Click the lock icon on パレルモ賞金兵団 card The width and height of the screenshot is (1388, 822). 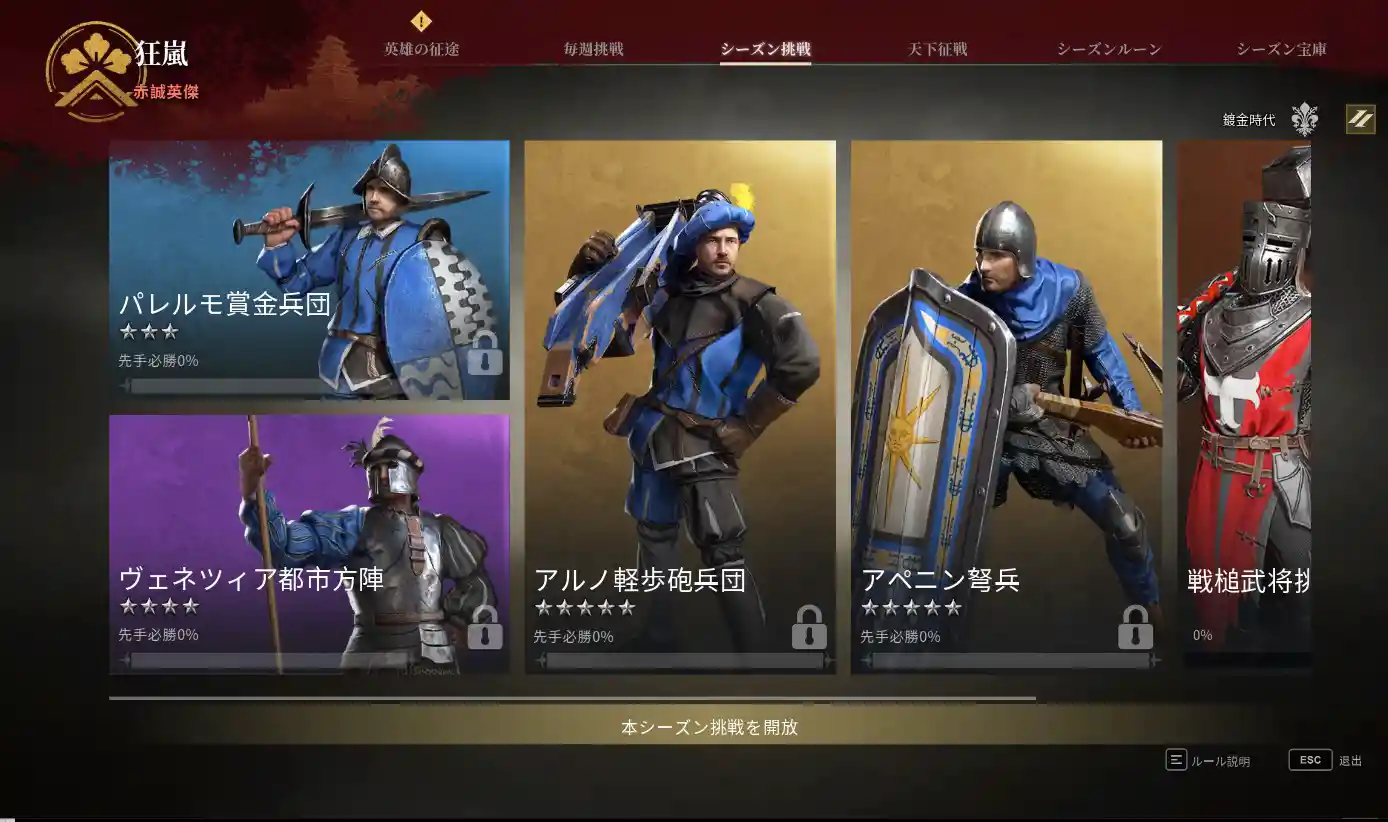pyautogui.click(x=486, y=354)
